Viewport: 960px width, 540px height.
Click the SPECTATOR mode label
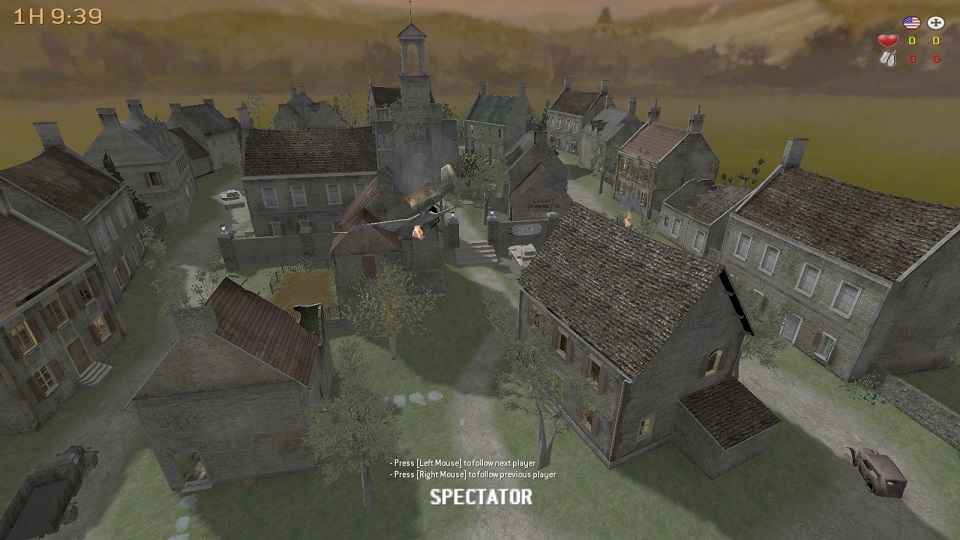coord(480,496)
